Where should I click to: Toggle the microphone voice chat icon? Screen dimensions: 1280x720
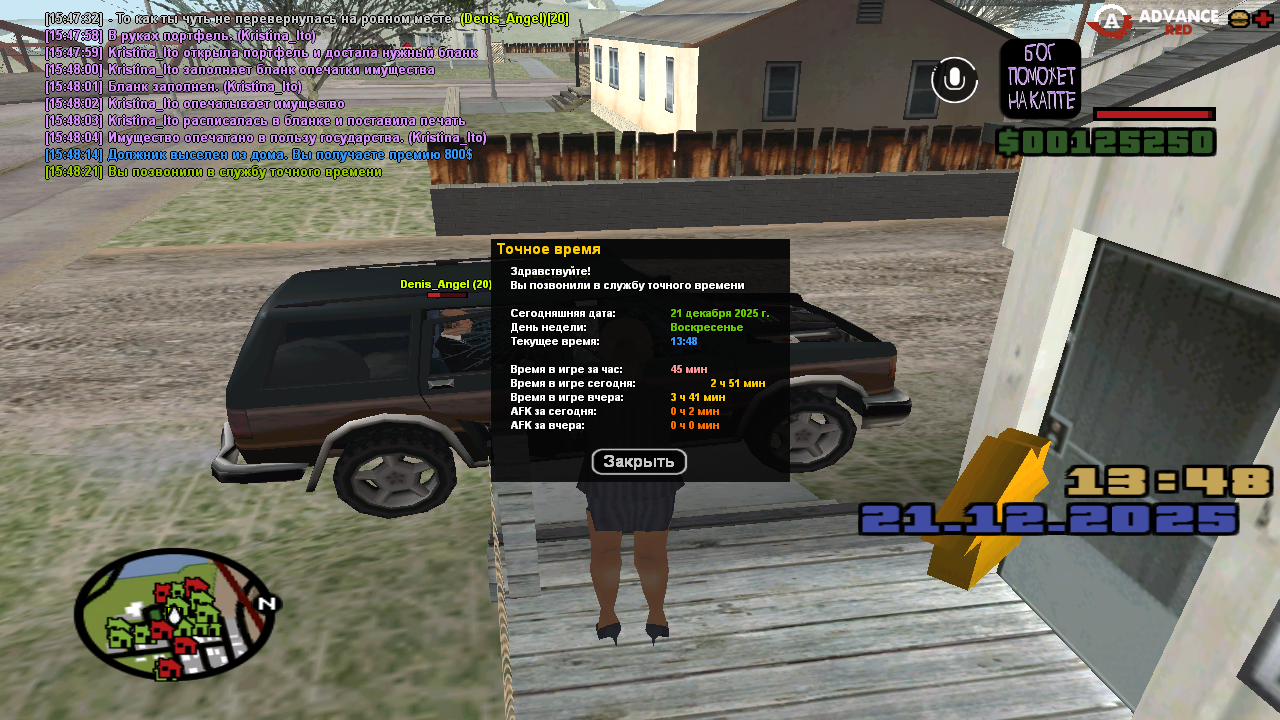tap(954, 80)
